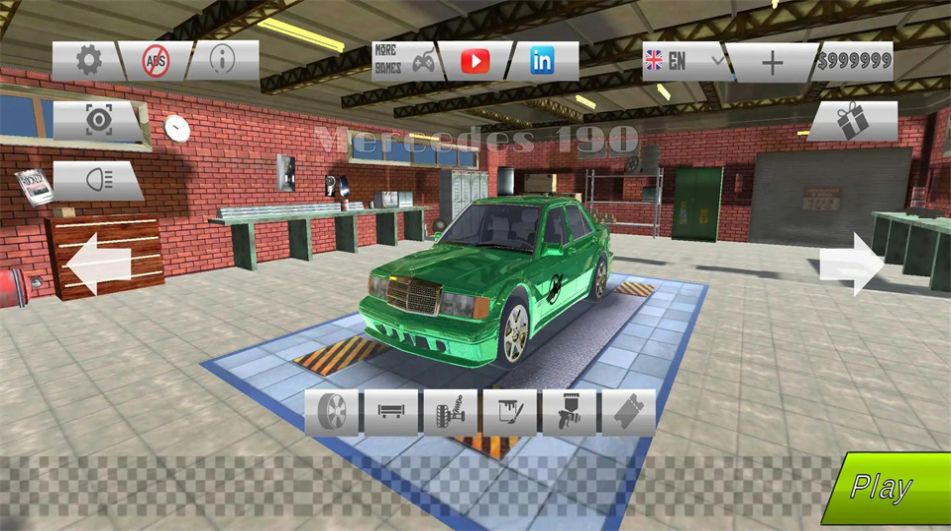Open the gear settings menu
Screen dimensions: 951x531
click(88, 61)
